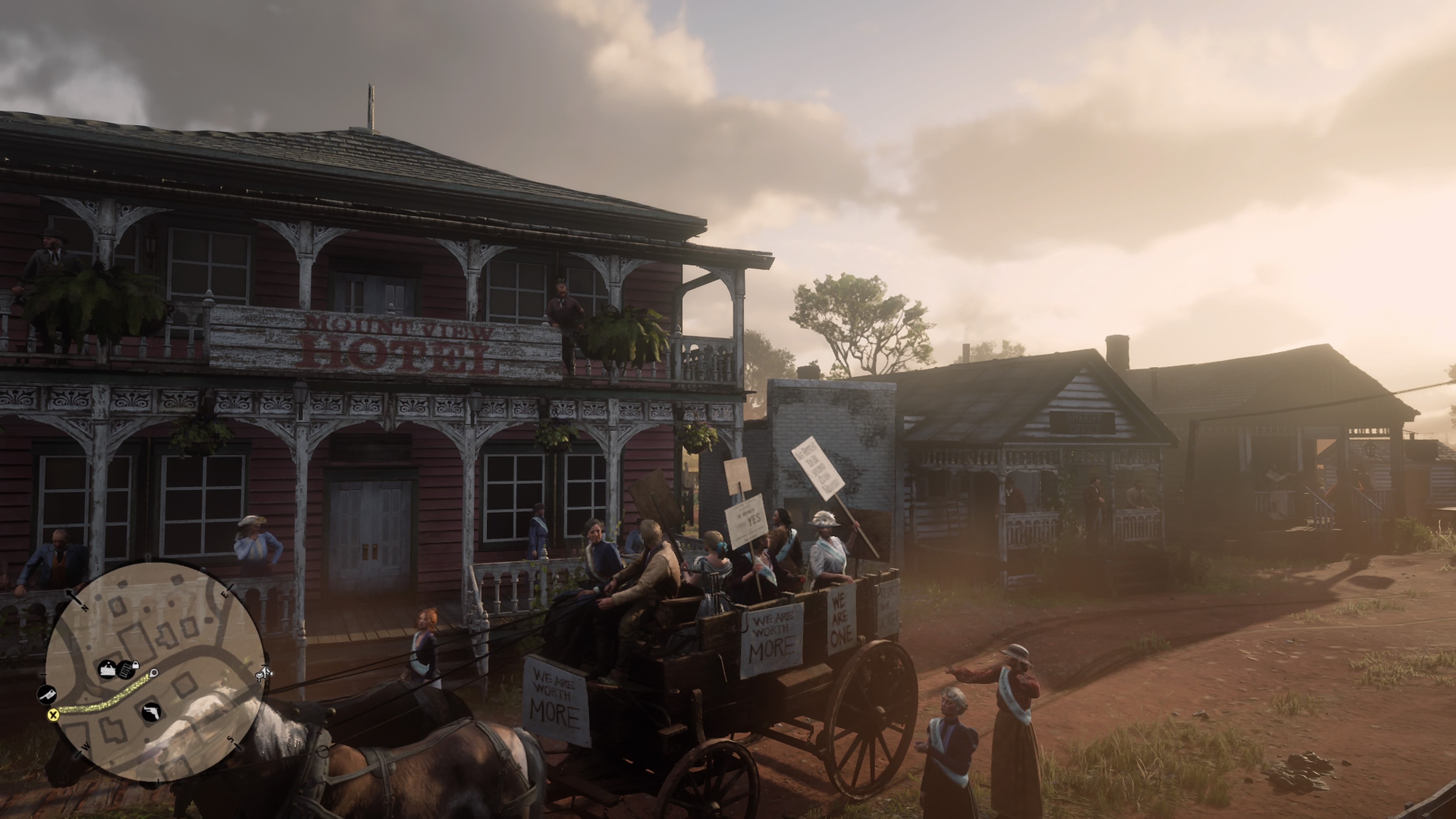Select the hotel bed icon on the minimap
Viewport: 1456px width, 819px height.
[x=107, y=669]
